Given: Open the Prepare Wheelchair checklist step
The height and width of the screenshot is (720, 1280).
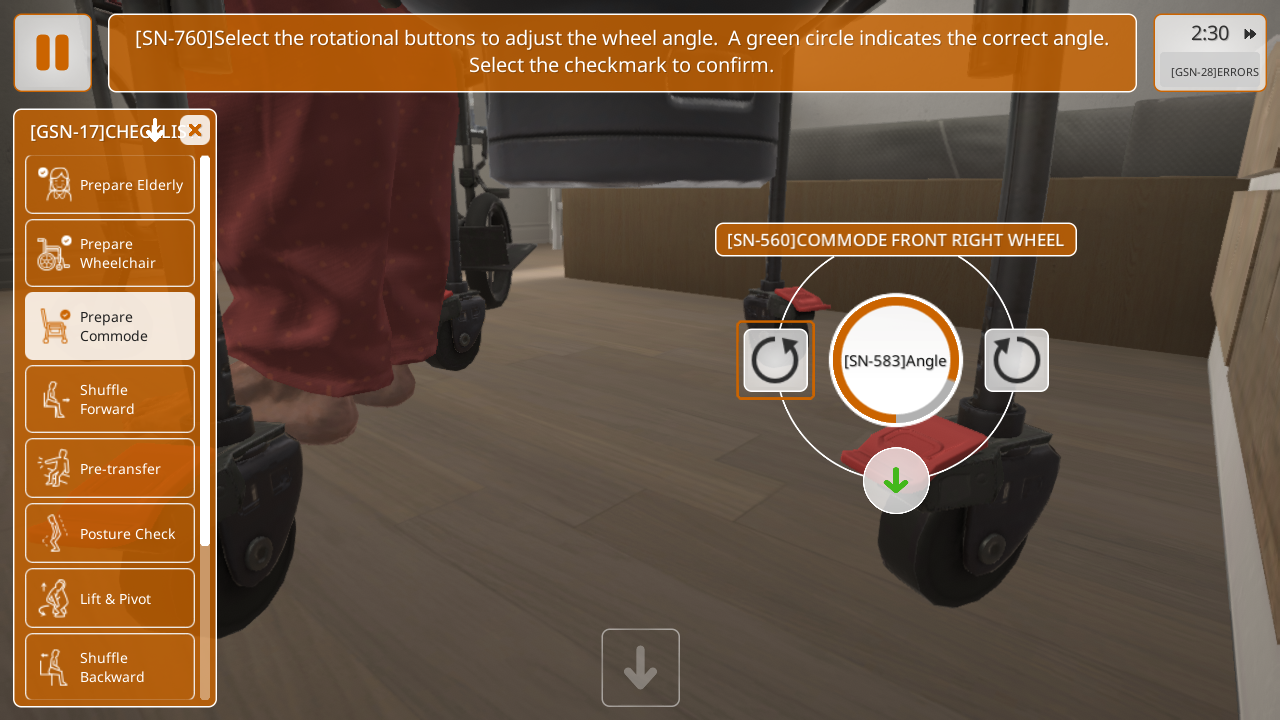Looking at the screenshot, I should click(110, 253).
